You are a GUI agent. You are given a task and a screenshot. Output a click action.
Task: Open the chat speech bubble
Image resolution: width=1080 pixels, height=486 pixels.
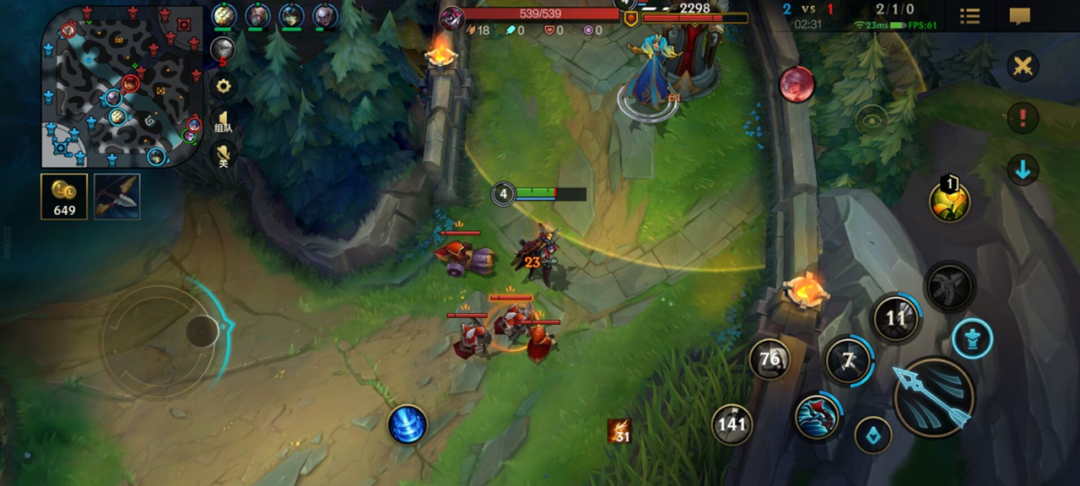(1020, 16)
